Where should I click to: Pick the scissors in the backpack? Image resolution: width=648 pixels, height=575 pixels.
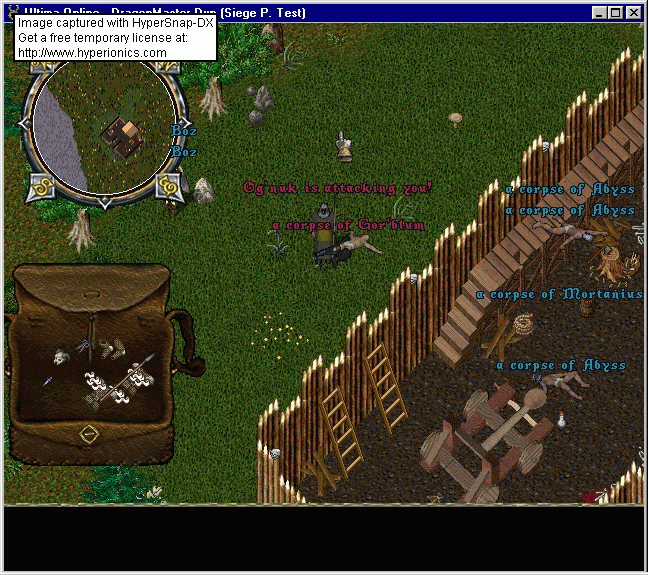[x=84, y=345]
